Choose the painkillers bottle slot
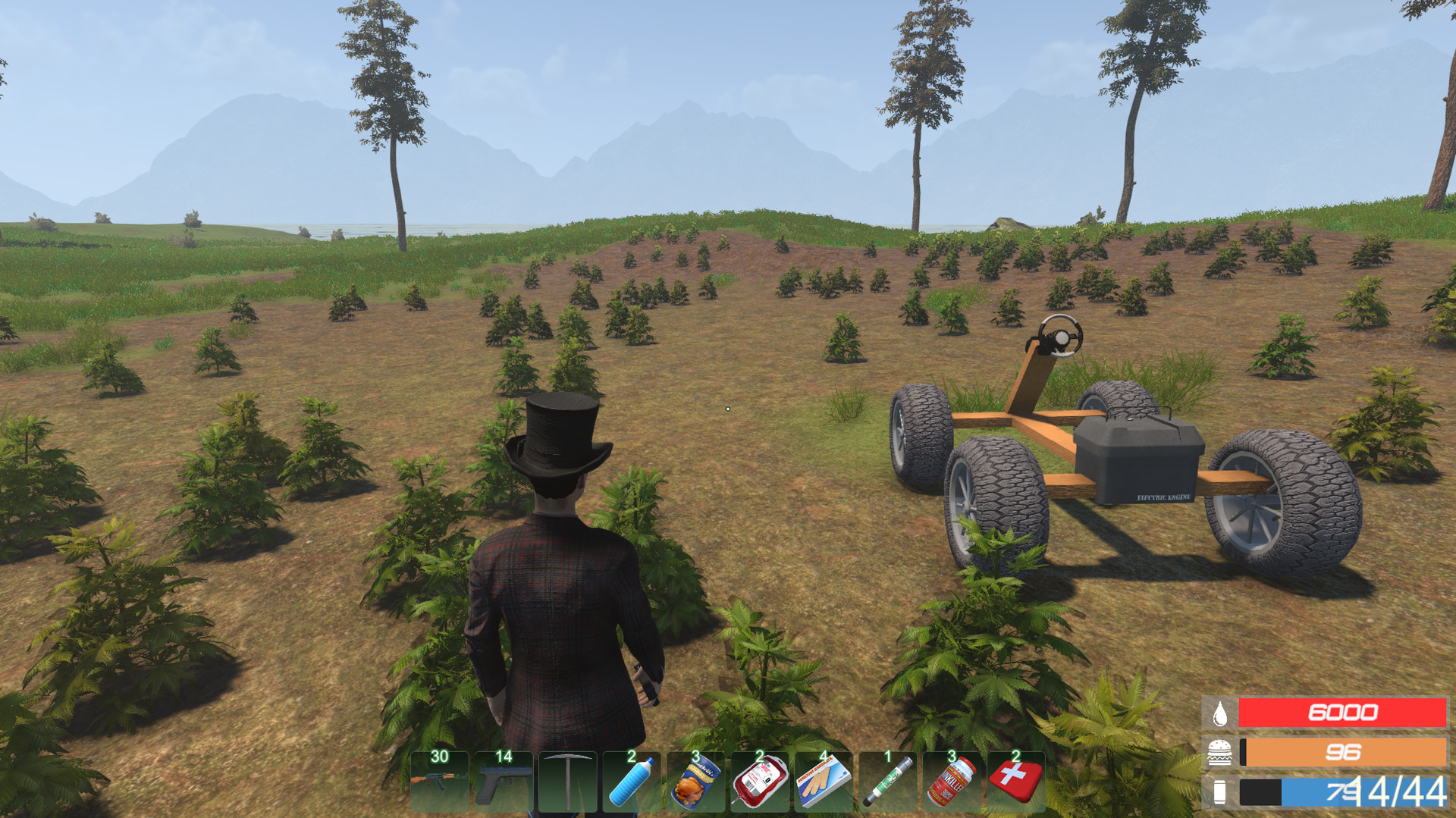Image resolution: width=1456 pixels, height=818 pixels. (951, 782)
